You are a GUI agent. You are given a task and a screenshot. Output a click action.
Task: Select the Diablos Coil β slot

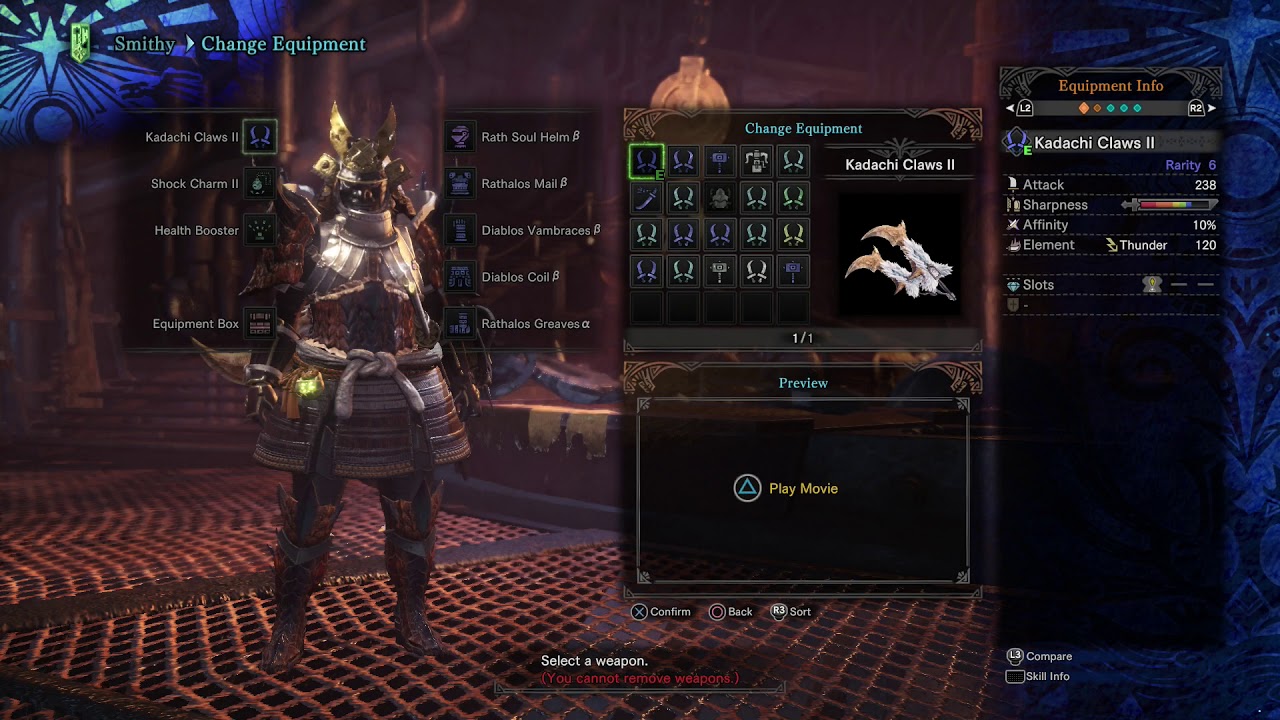tap(460, 277)
